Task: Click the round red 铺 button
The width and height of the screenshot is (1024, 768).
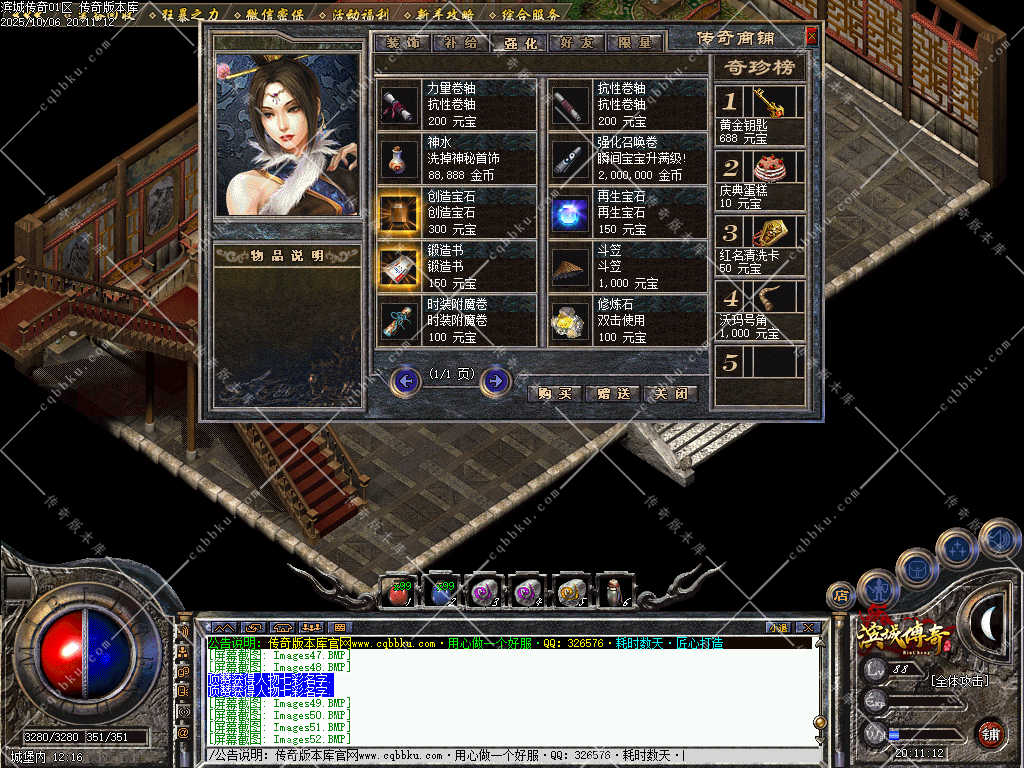Action: pos(990,732)
